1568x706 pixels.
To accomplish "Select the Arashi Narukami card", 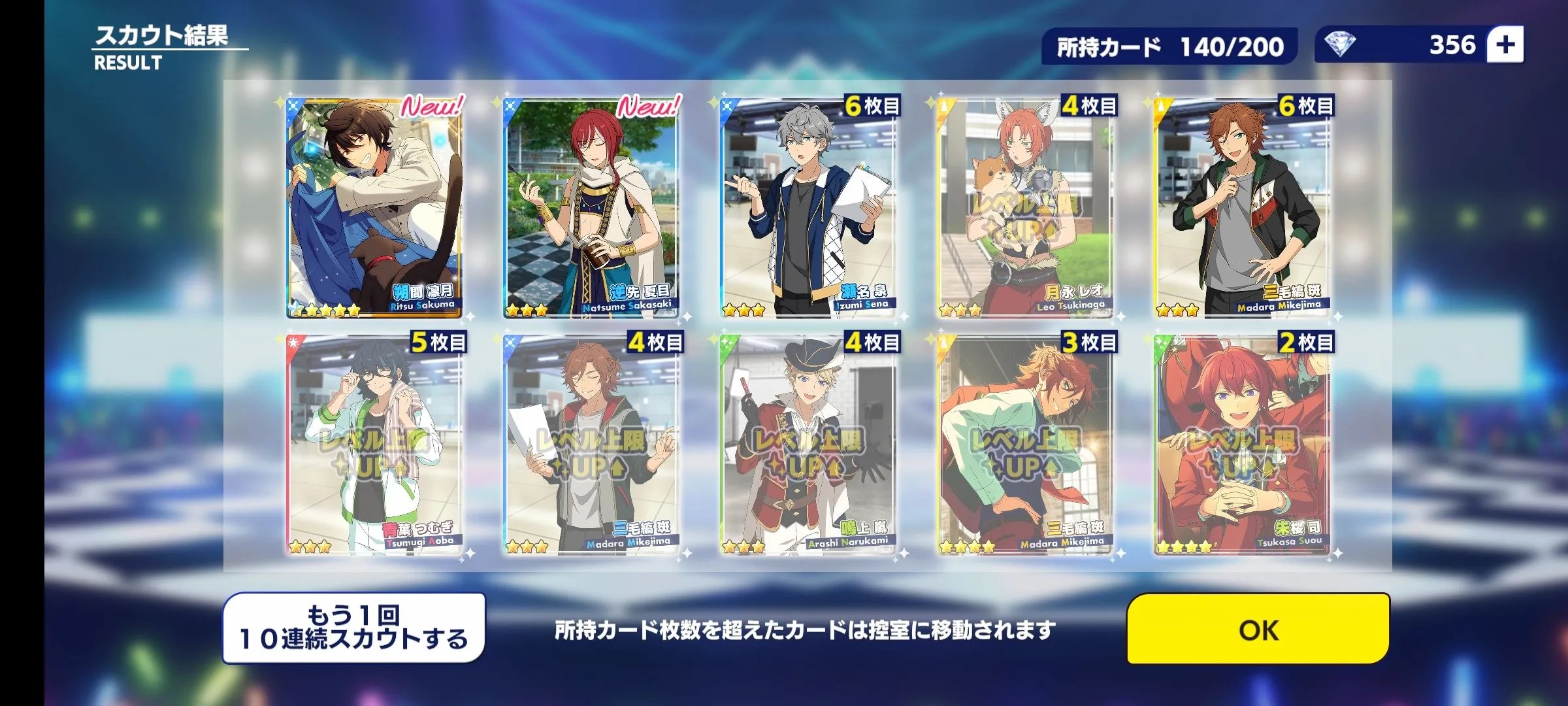I will (808, 446).
